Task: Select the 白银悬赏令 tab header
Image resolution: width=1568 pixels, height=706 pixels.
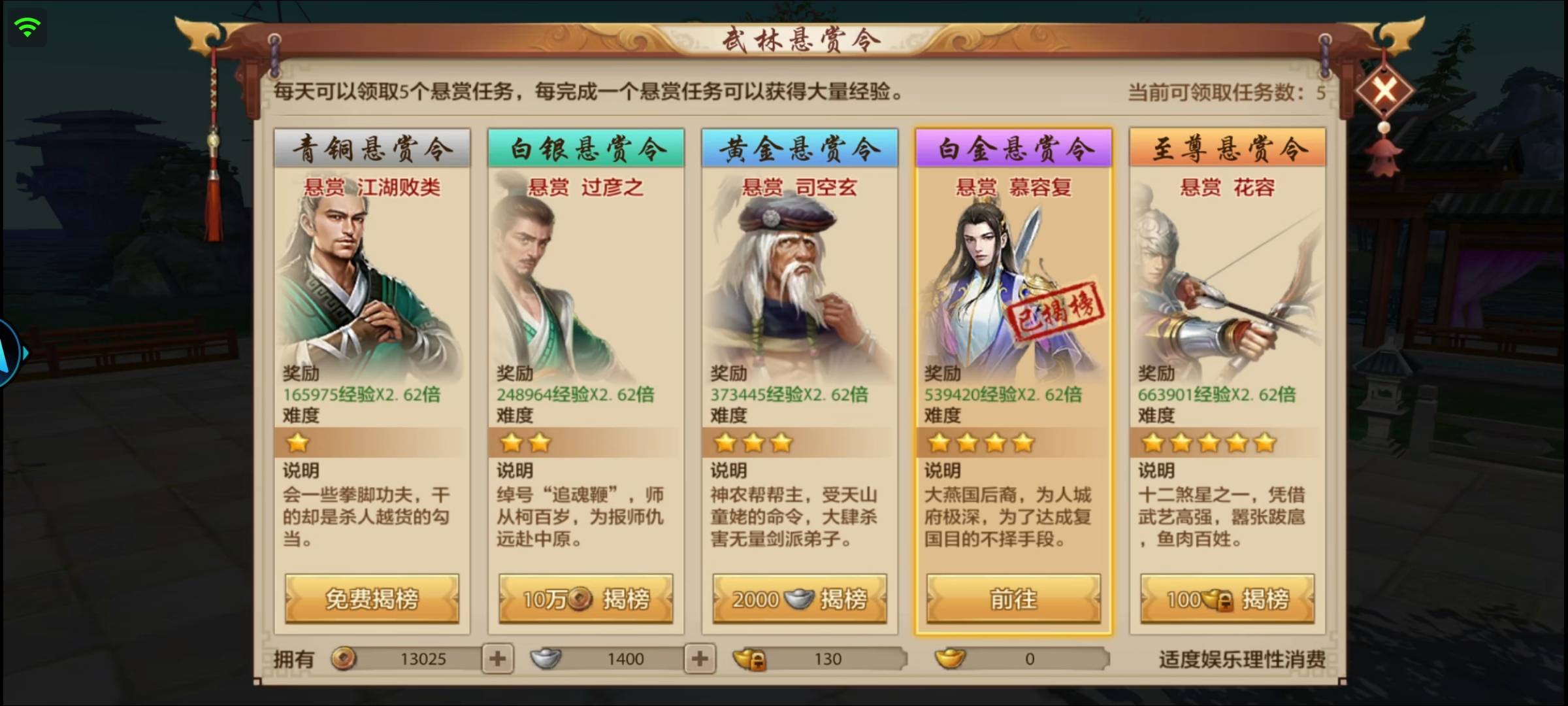Action: [585, 148]
